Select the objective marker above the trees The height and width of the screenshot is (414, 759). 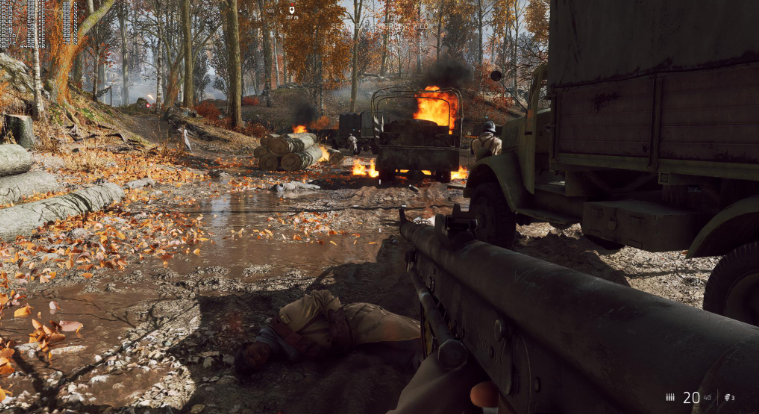point(291,10)
